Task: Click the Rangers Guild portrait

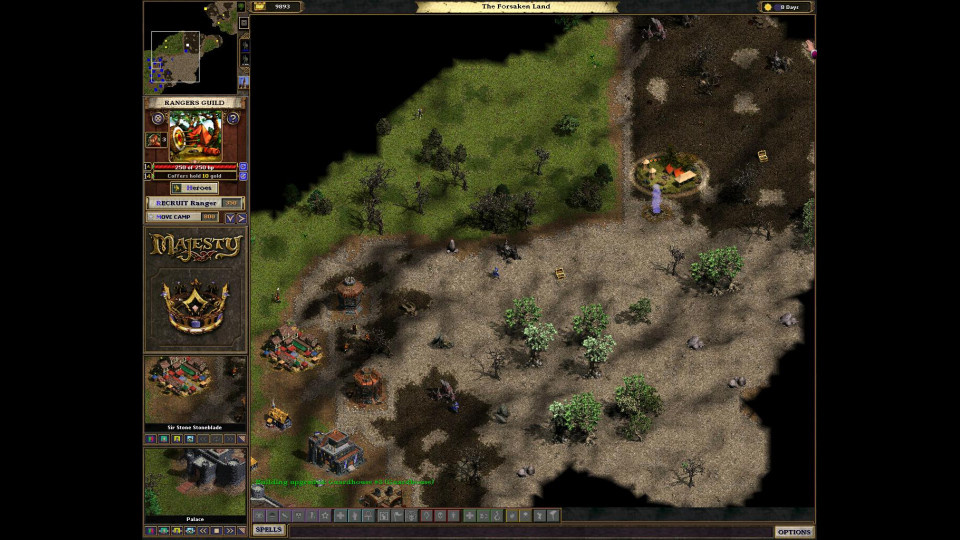Action: [x=195, y=135]
